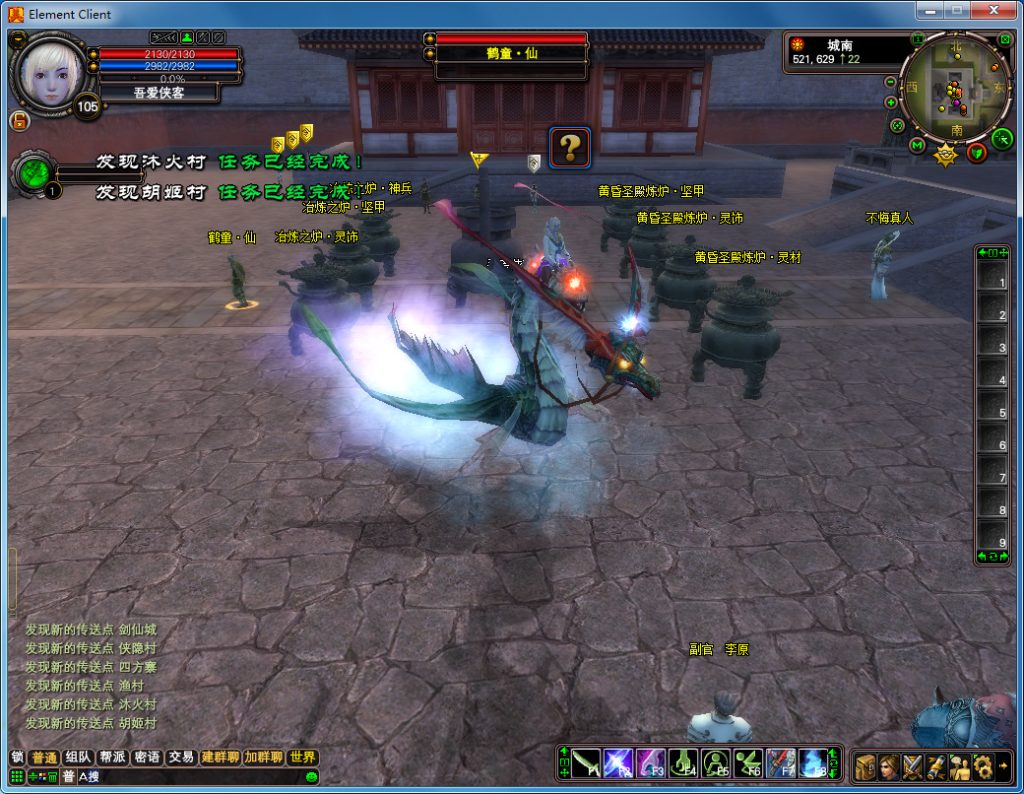The height and width of the screenshot is (794, 1024).
Task: Switch chat to the 组队 (team) channel
Action: click(x=77, y=757)
